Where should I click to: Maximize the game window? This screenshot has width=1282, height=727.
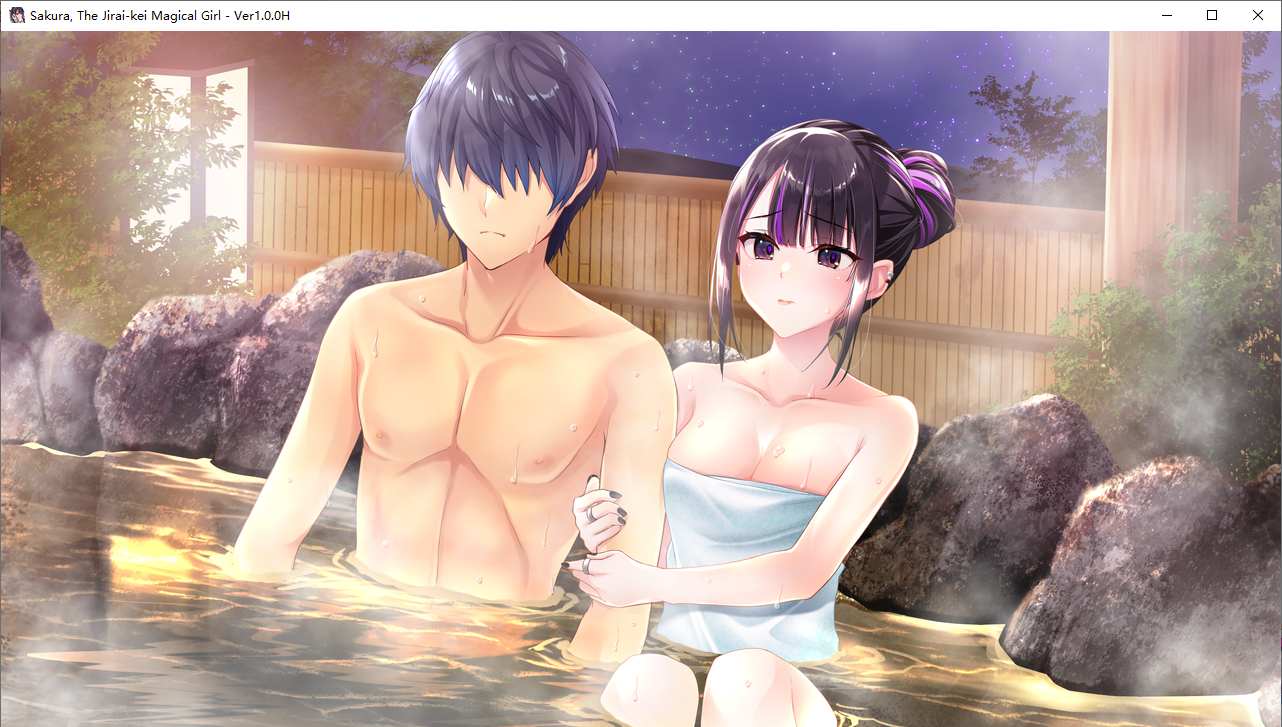tap(1211, 15)
